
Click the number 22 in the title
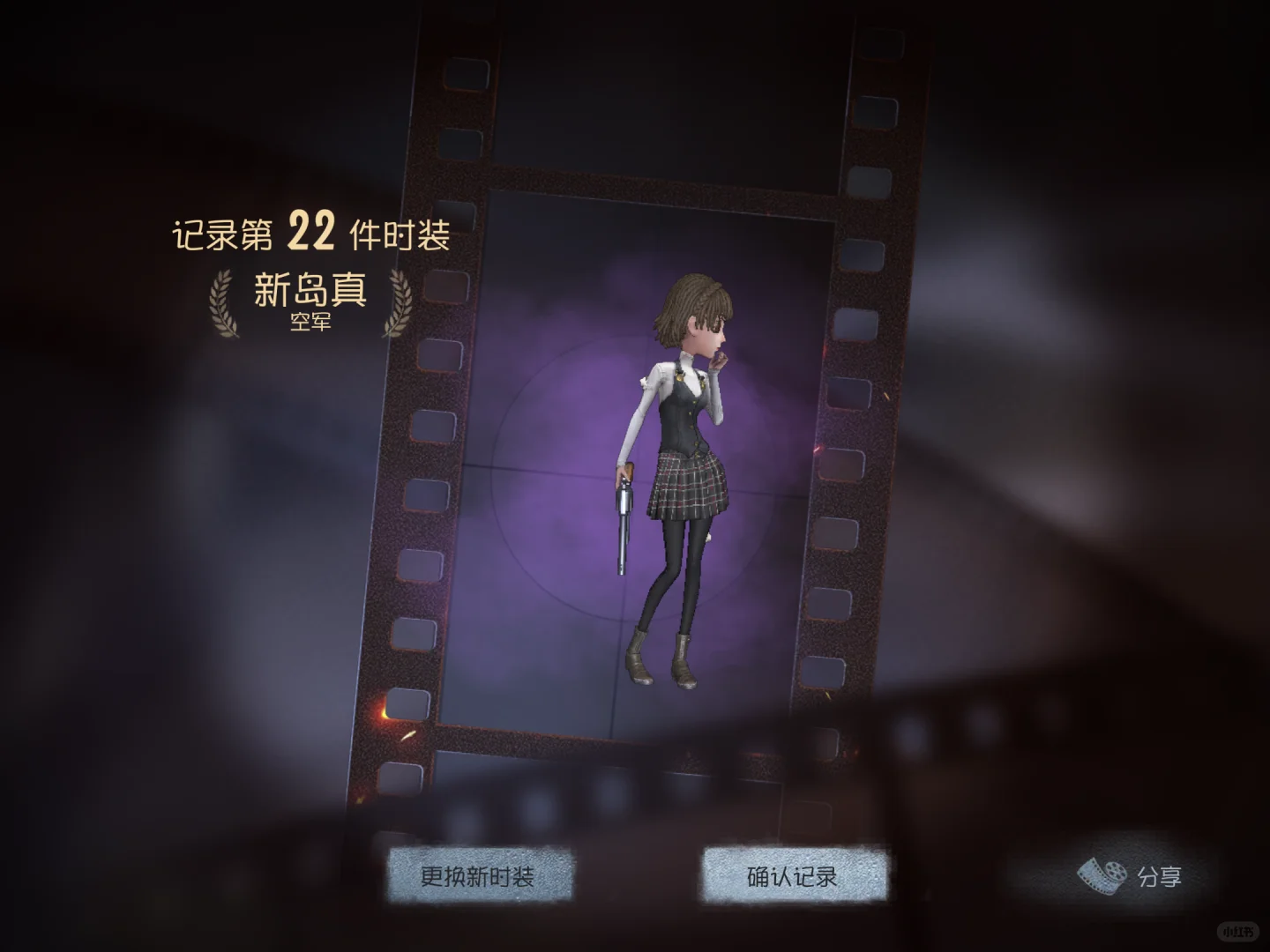tap(310, 232)
